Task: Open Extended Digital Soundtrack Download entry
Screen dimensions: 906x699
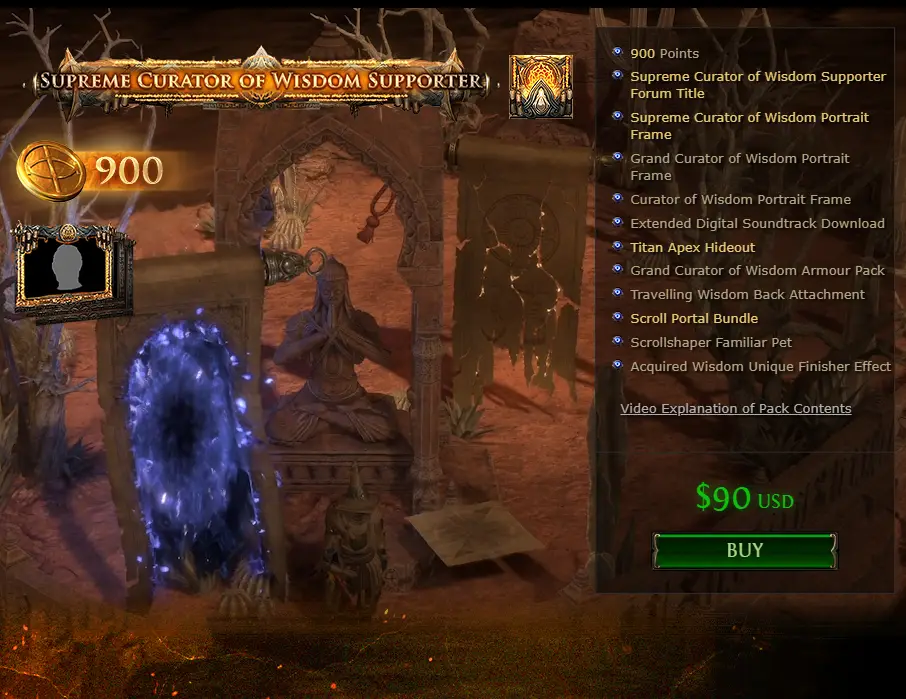Action: pyautogui.click(x=757, y=223)
